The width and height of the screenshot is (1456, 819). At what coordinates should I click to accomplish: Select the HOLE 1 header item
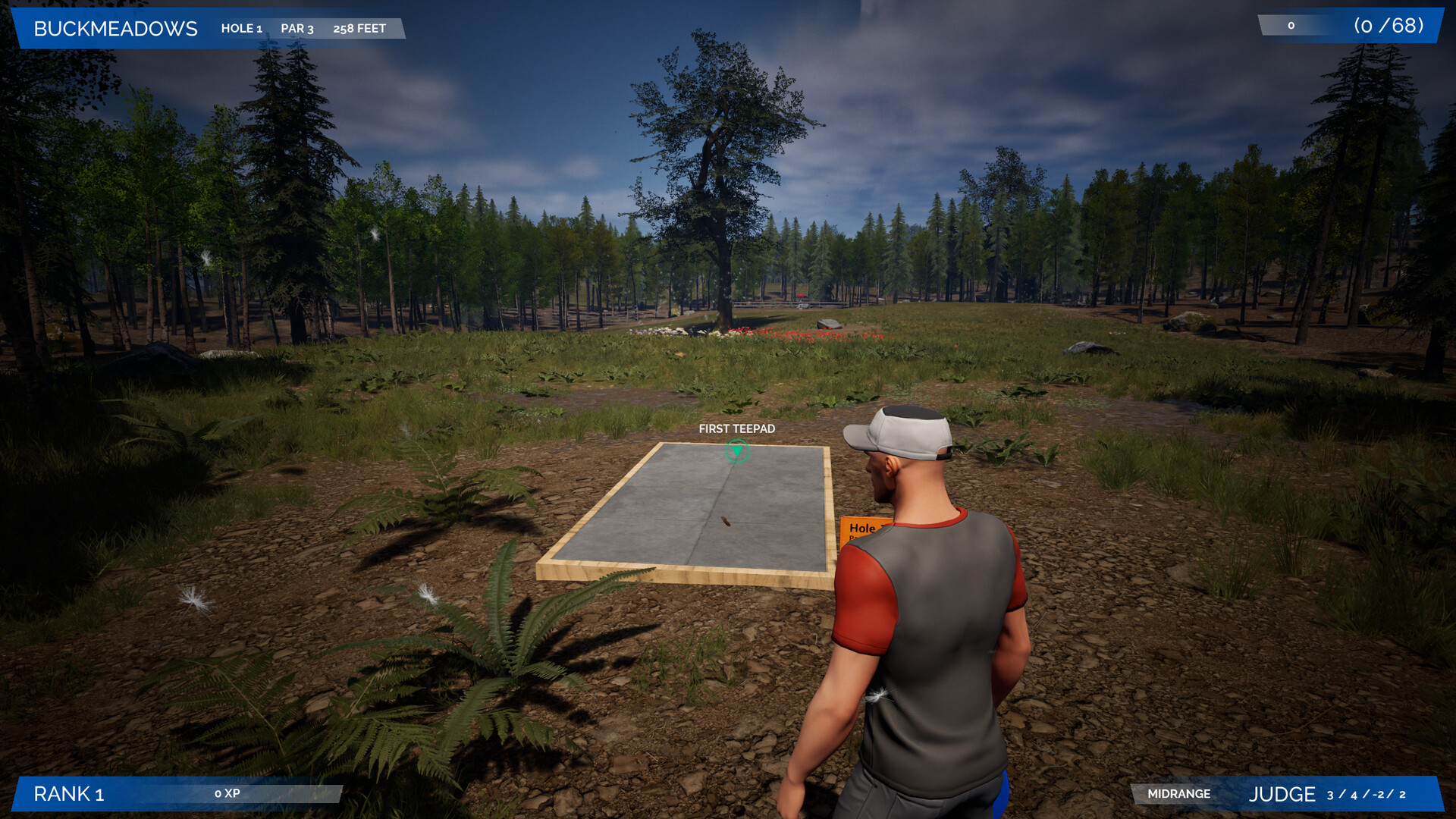(x=241, y=29)
